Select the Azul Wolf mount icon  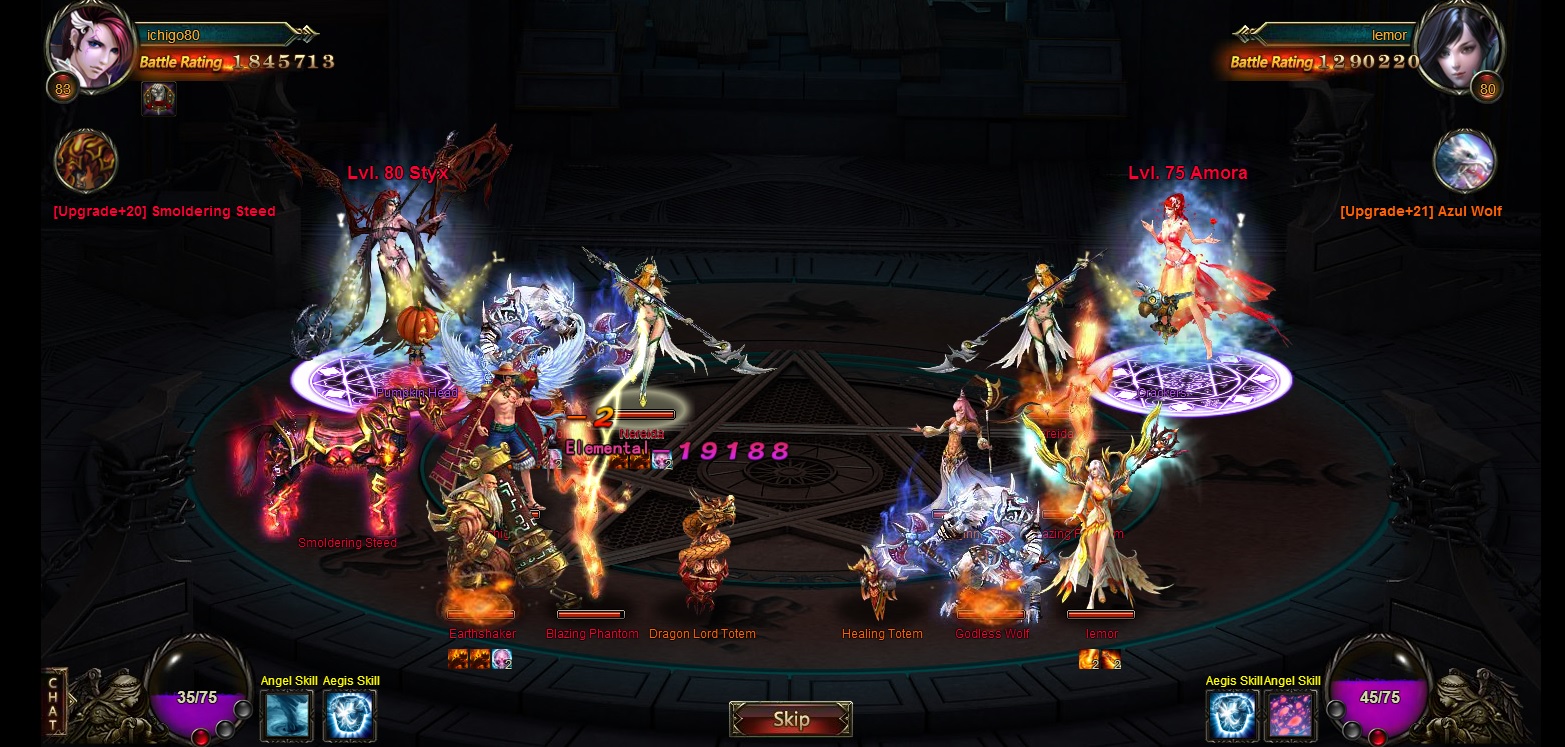point(1464,160)
